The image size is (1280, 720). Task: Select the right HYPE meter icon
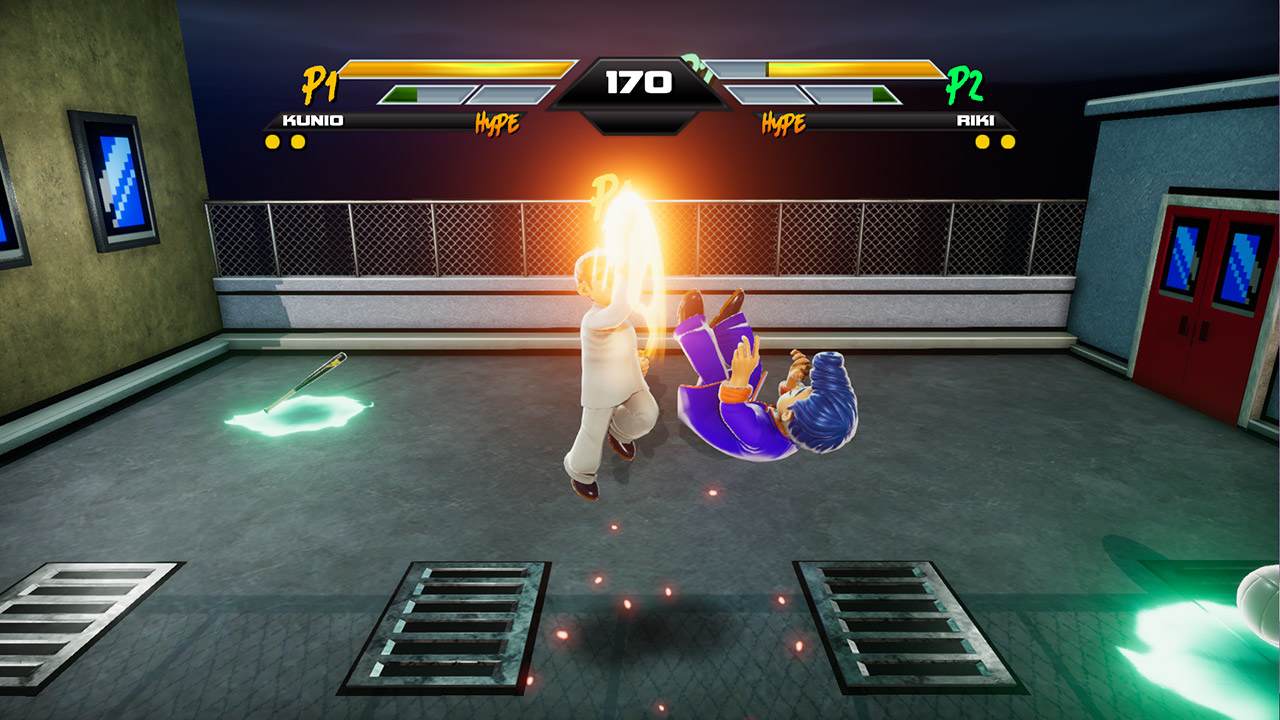[x=784, y=121]
